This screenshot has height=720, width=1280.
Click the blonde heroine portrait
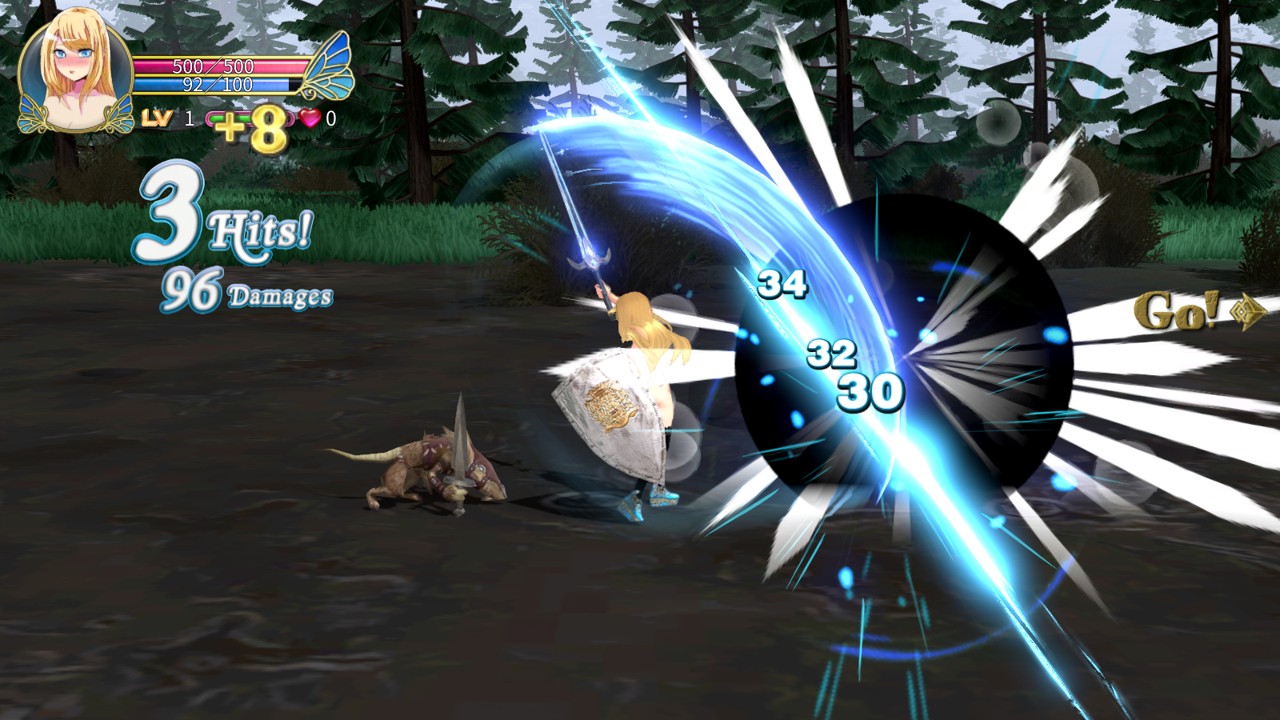[x=75, y=77]
